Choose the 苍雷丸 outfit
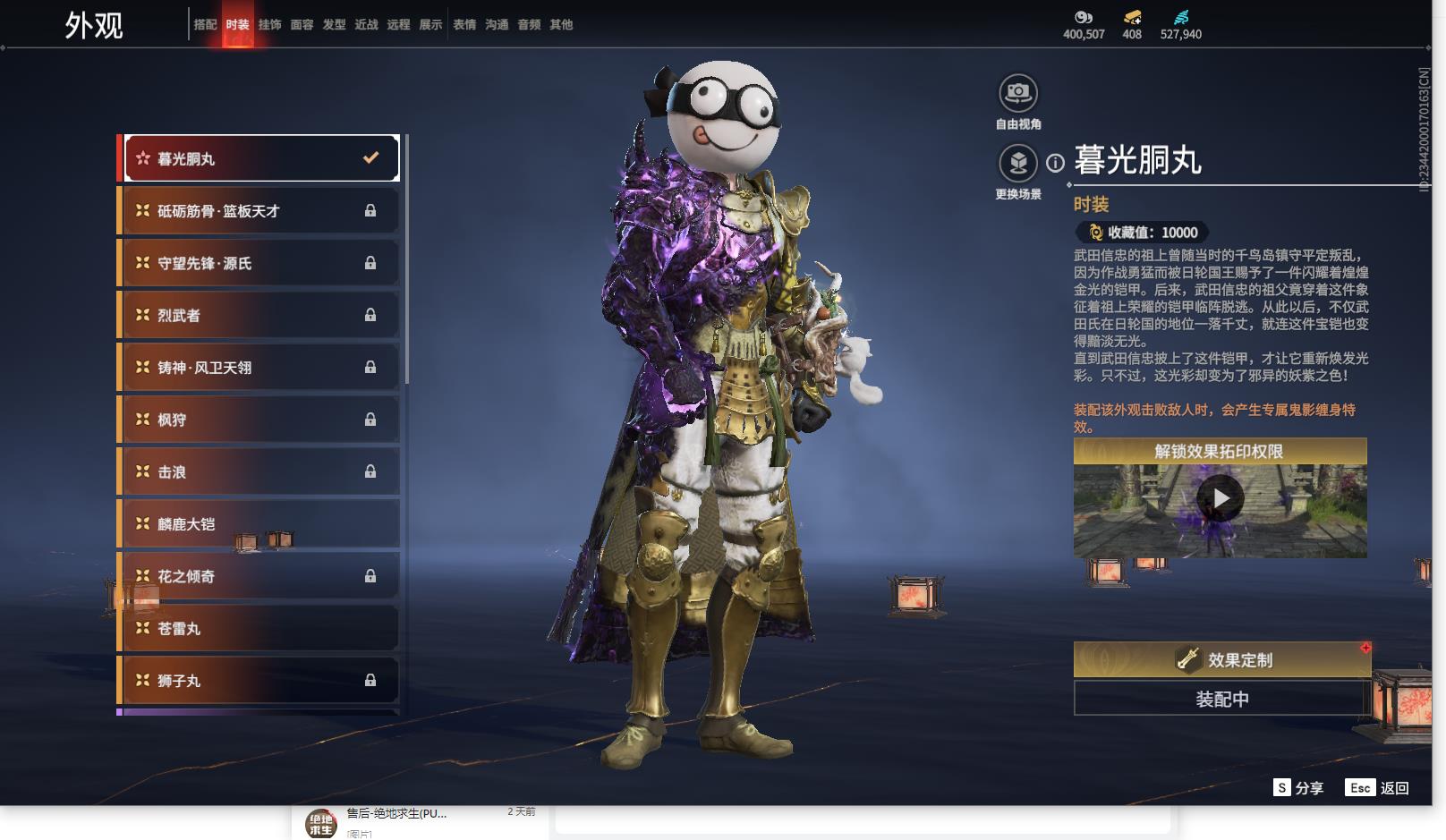The width and height of the screenshot is (1446, 840). (x=260, y=629)
